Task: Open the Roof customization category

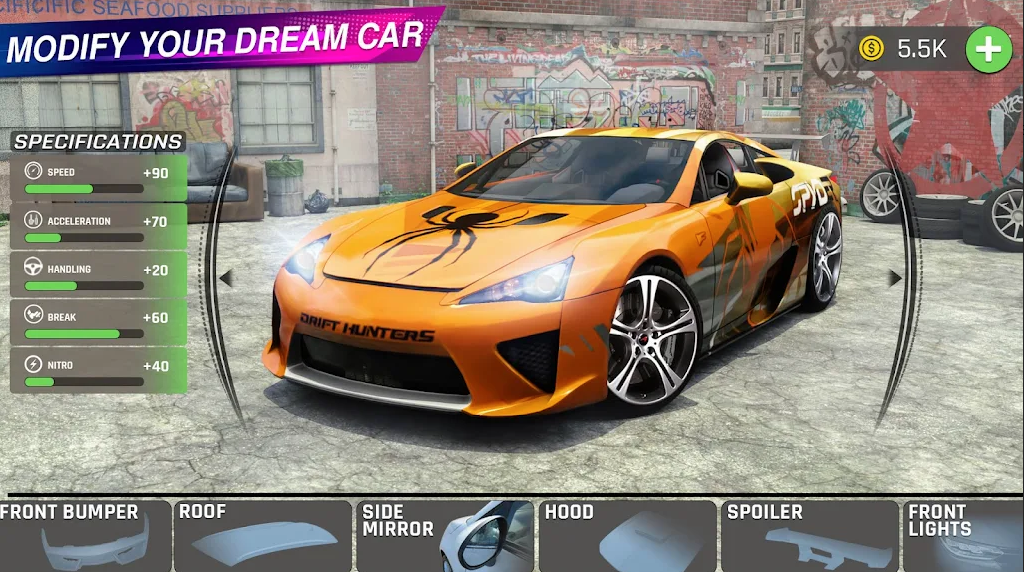Action: [x=262, y=536]
